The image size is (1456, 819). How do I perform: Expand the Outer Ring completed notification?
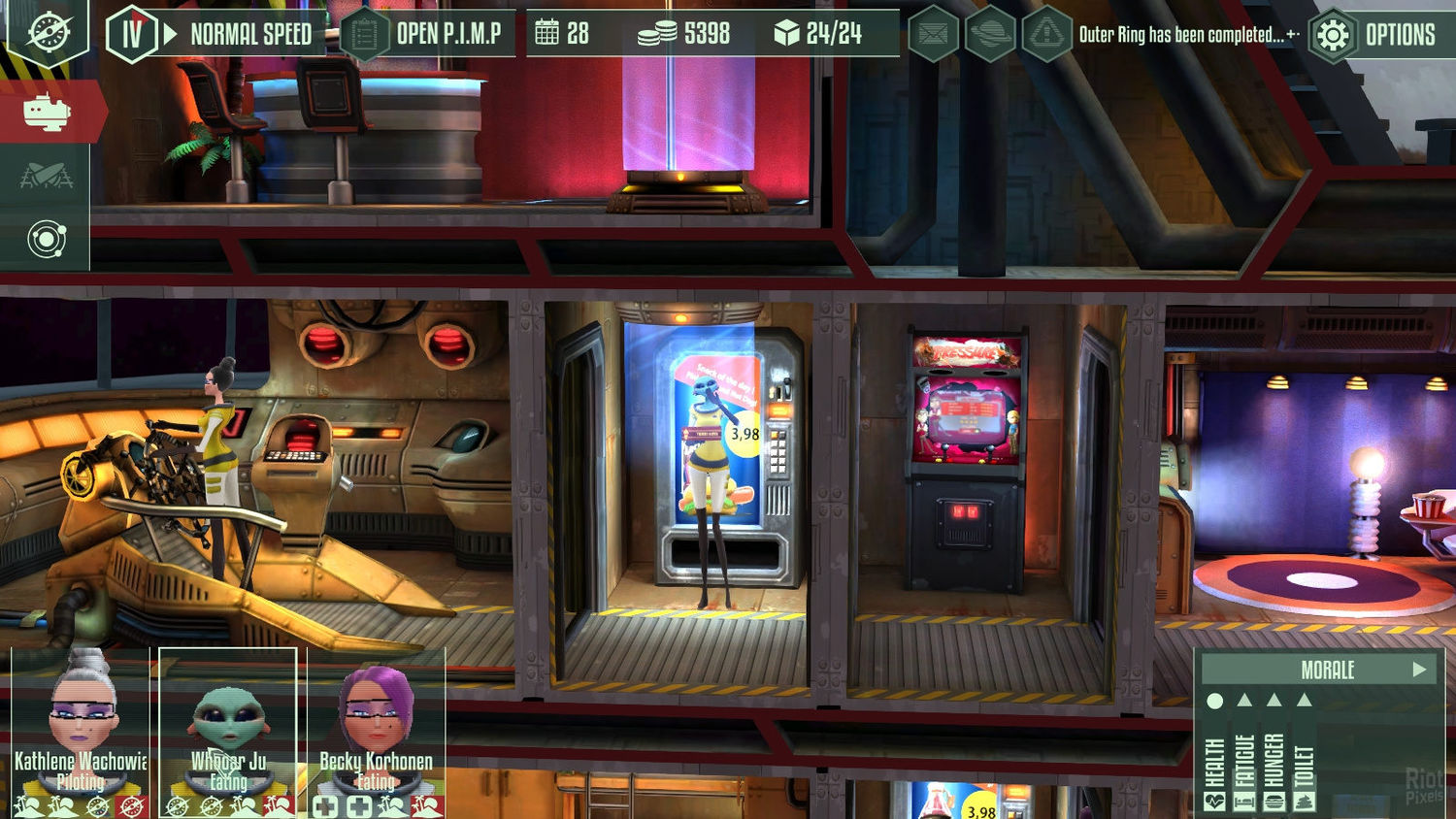click(x=1292, y=35)
